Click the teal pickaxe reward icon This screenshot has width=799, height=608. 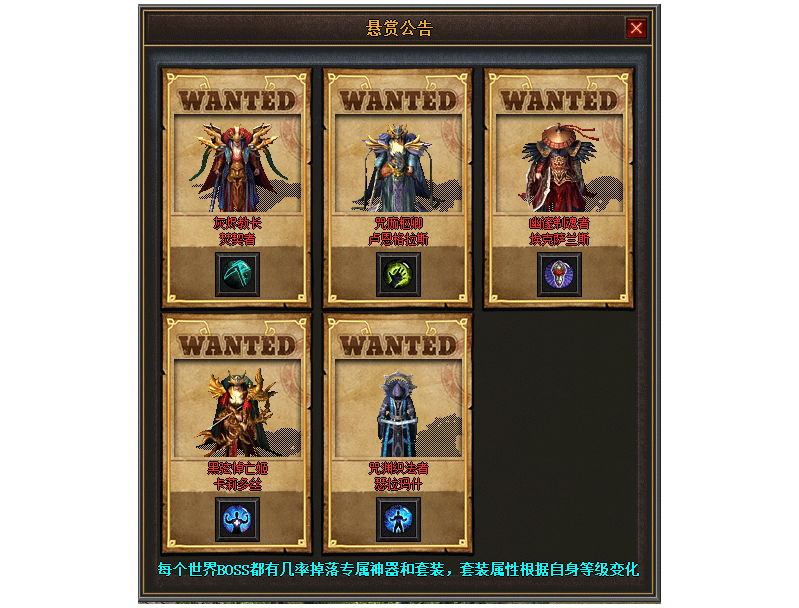click(238, 274)
